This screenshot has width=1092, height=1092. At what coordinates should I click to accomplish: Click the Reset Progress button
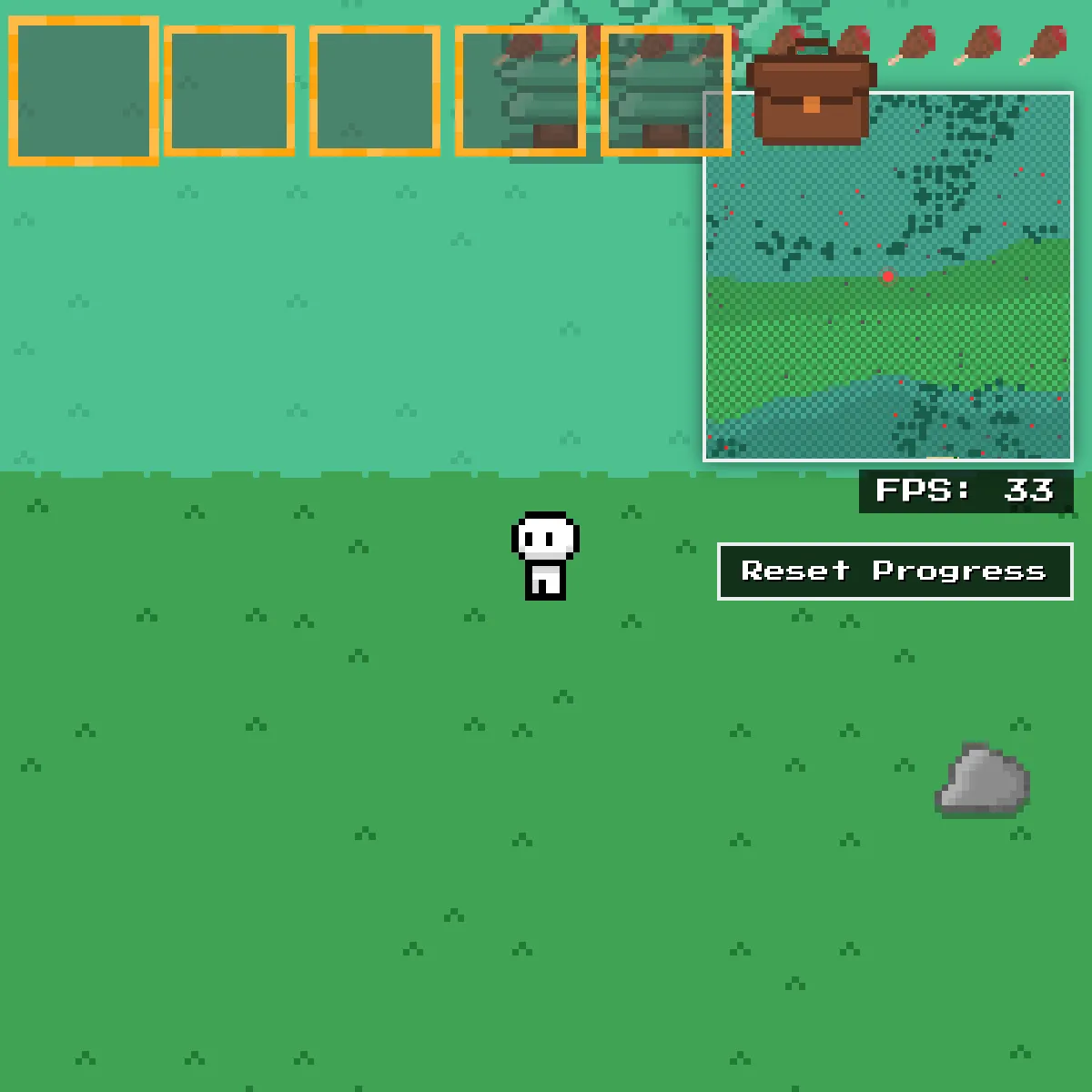tap(895, 571)
